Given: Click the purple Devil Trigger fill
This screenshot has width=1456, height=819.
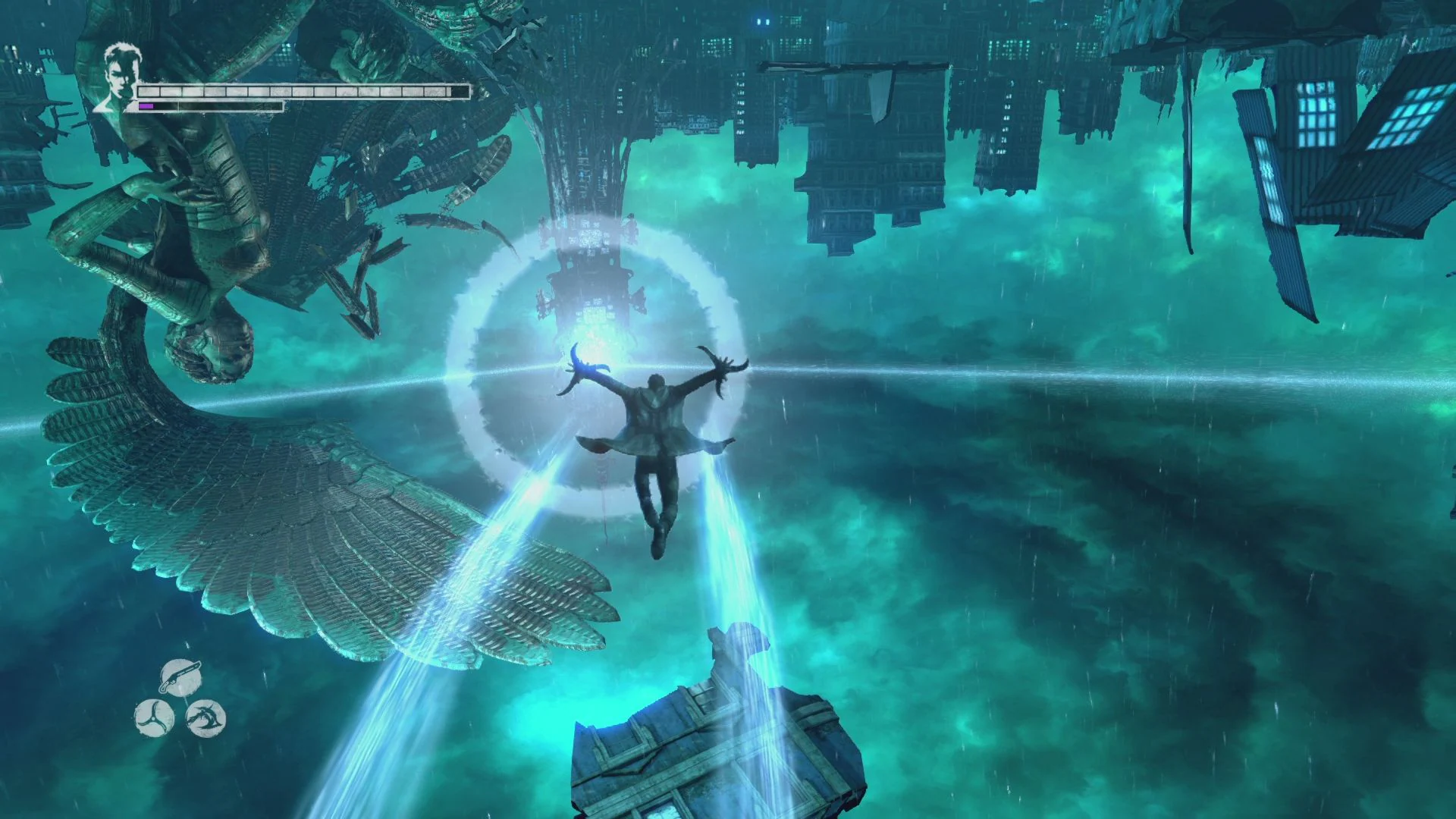Looking at the screenshot, I should 146,105.
